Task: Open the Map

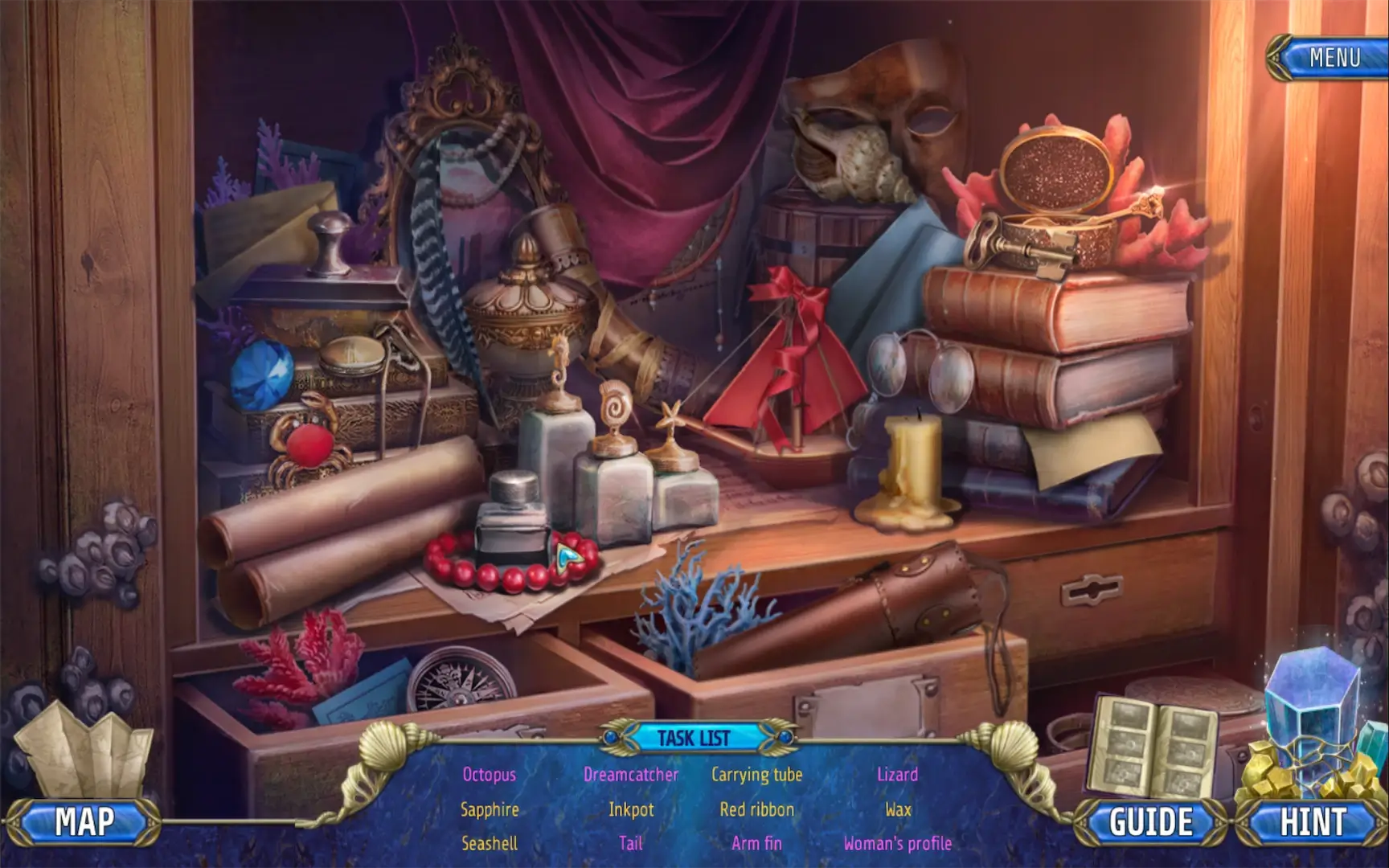Action: point(84,822)
